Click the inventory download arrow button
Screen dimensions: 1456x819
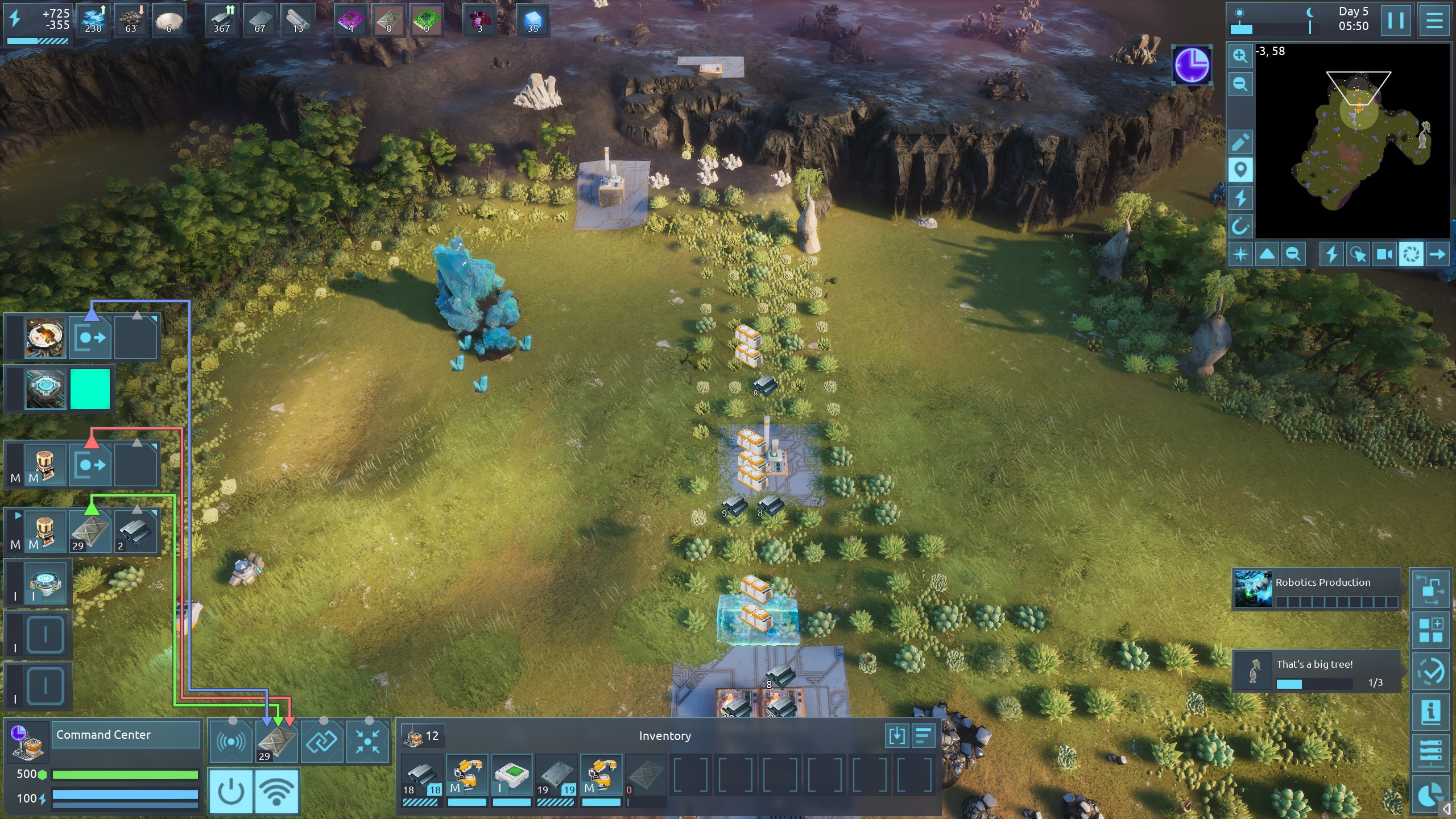click(x=897, y=736)
